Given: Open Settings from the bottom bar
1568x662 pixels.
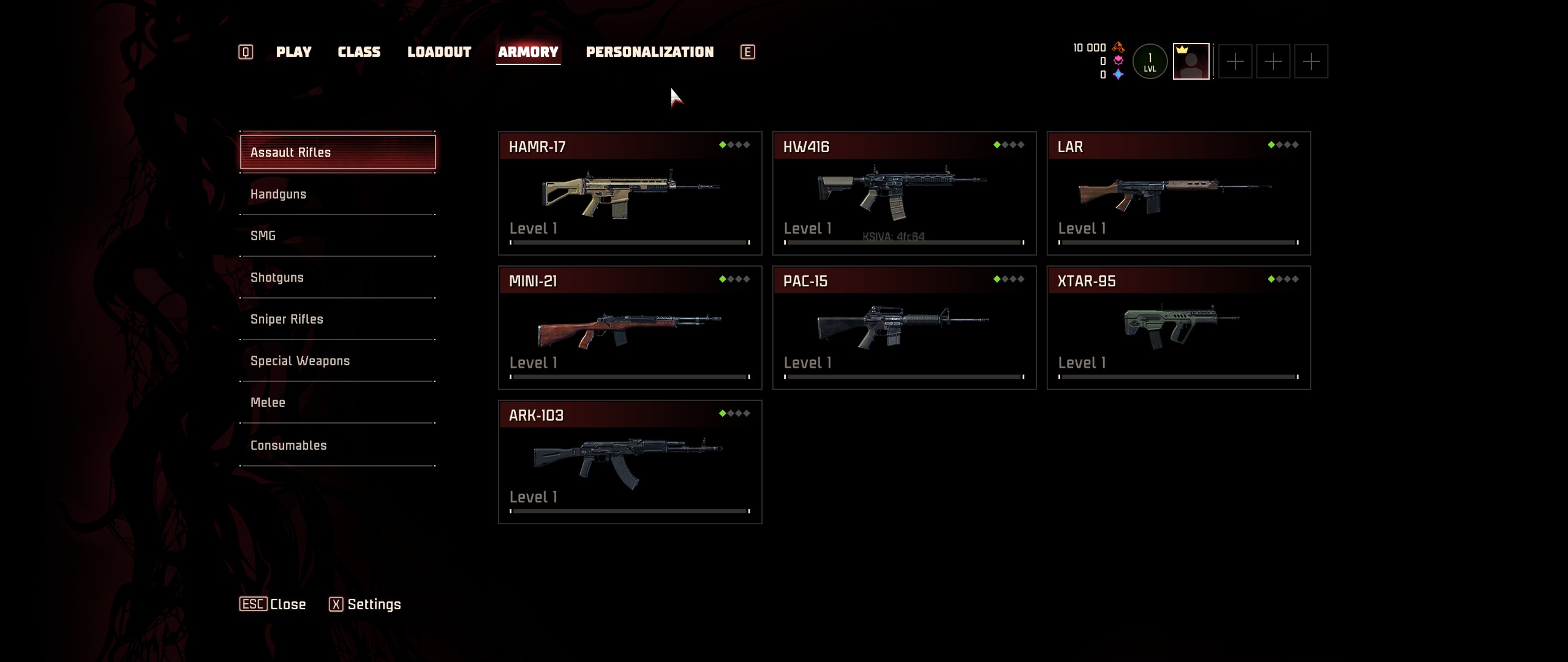Looking at the screenshot, I should (x=365, y=604).
